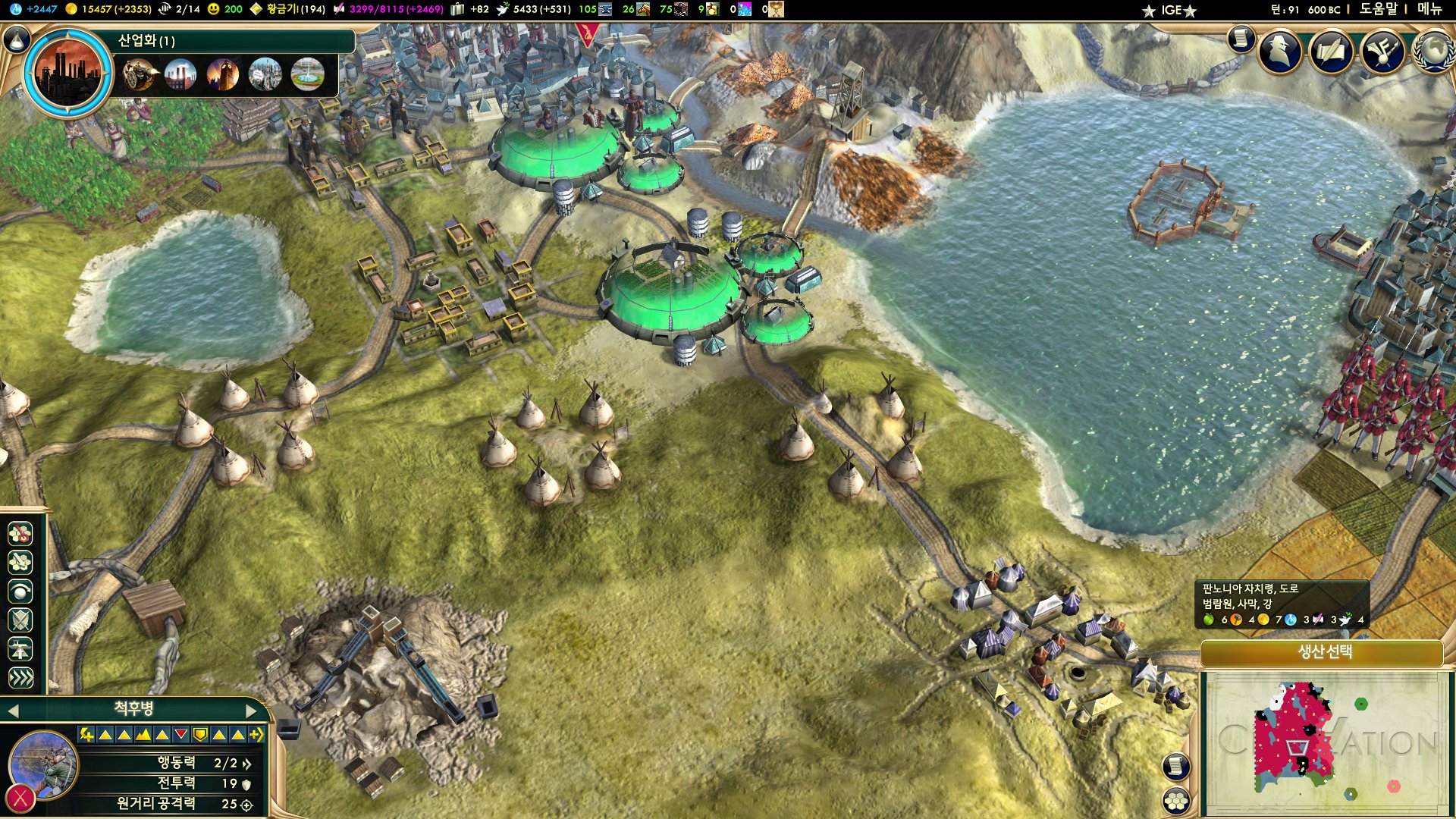Image resolution: width=1456 pixels, height=819 pixels.
Task: Open the diplomacy overview horn icon
Action: pyautogui.click(x=1382, y=51)
